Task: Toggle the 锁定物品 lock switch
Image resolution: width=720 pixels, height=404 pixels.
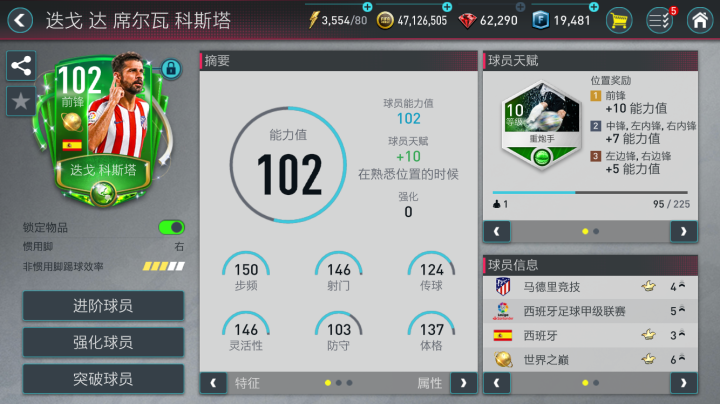Action: [171, 227]
